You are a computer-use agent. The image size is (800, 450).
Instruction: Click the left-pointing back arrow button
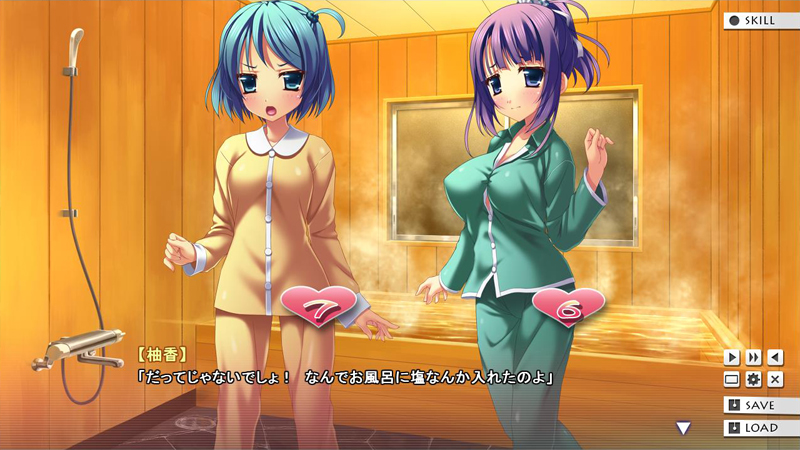tap(775, 357)
